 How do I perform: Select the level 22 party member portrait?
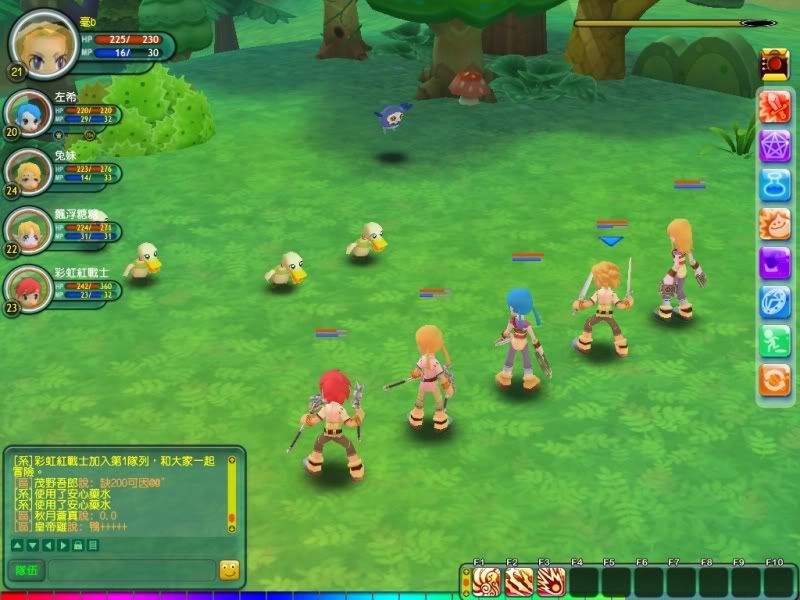pyautogui.click(x=27, y=230)
